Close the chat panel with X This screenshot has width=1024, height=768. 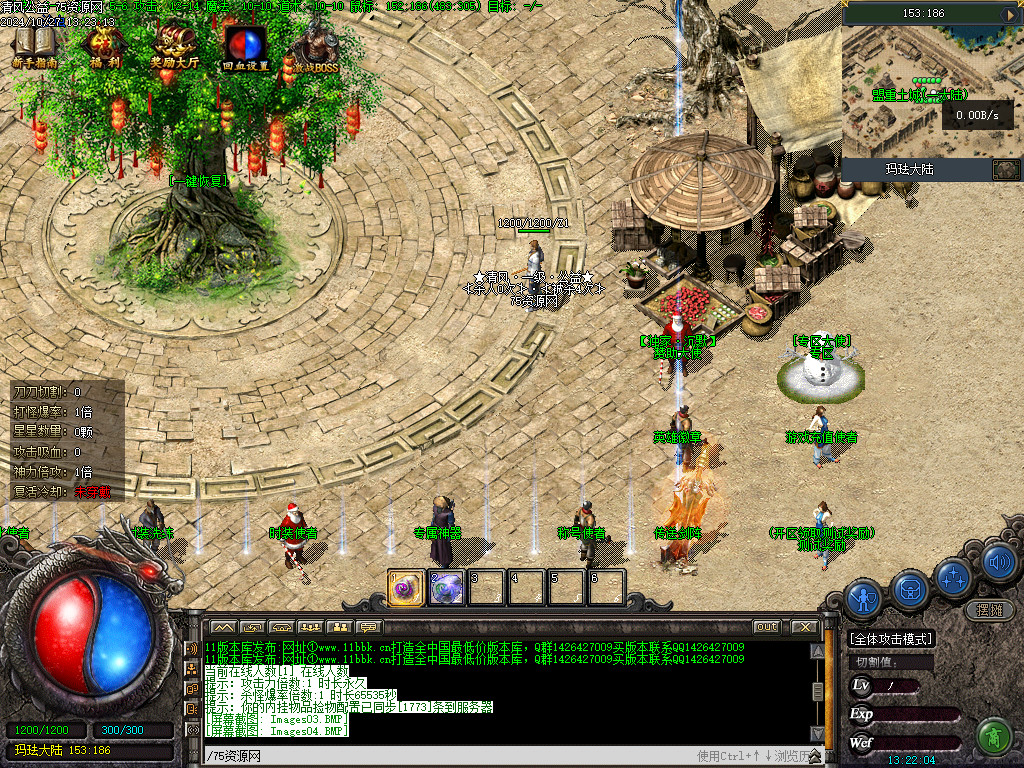point(805,627)
